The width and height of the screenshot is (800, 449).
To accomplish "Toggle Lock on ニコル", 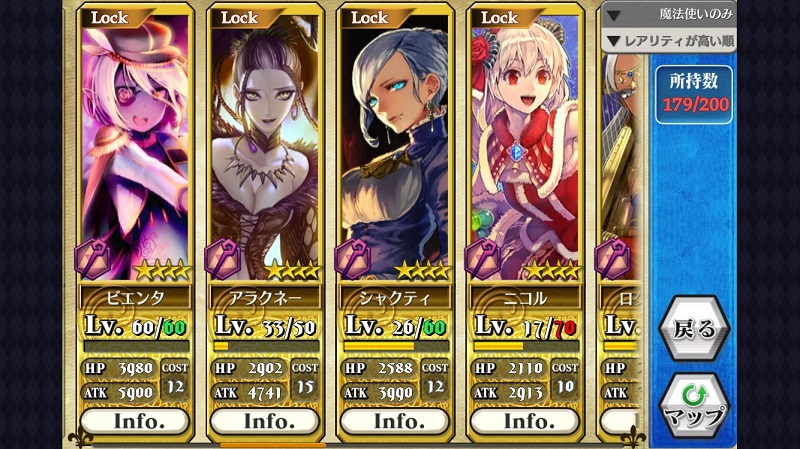I will click(x=500, y=17).
